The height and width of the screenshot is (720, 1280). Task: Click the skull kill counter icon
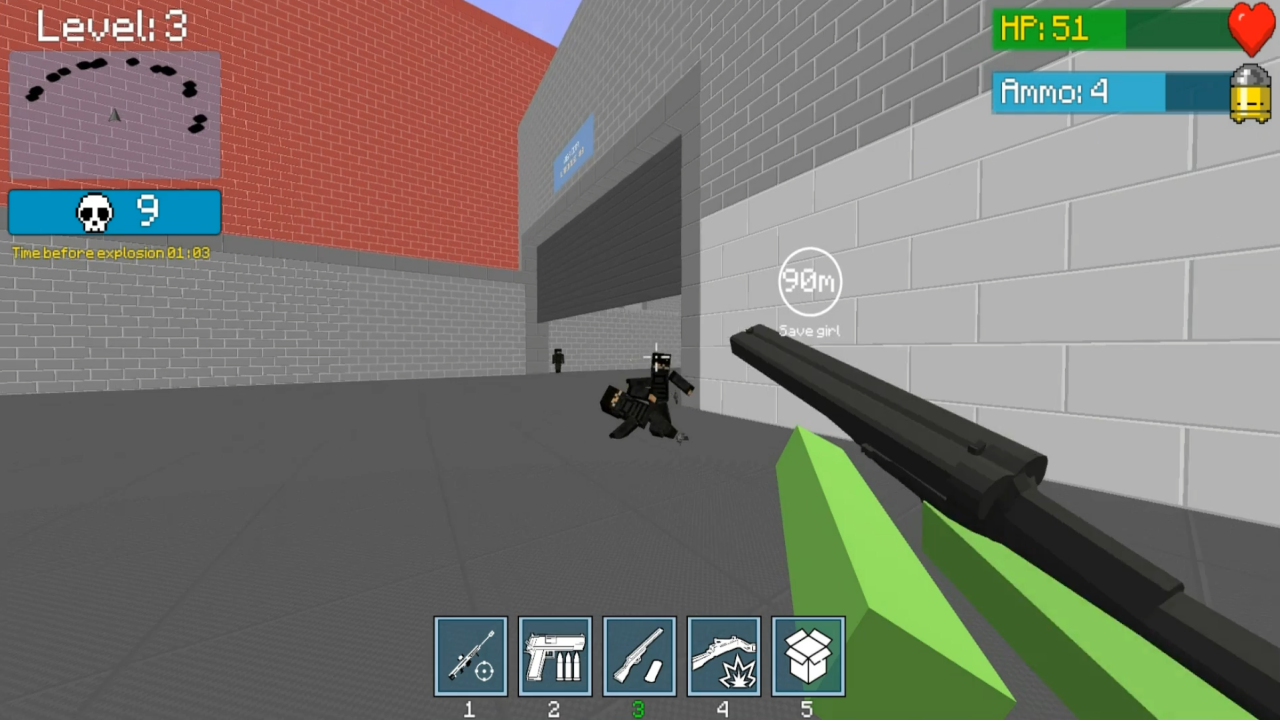[x=95, y=210]
